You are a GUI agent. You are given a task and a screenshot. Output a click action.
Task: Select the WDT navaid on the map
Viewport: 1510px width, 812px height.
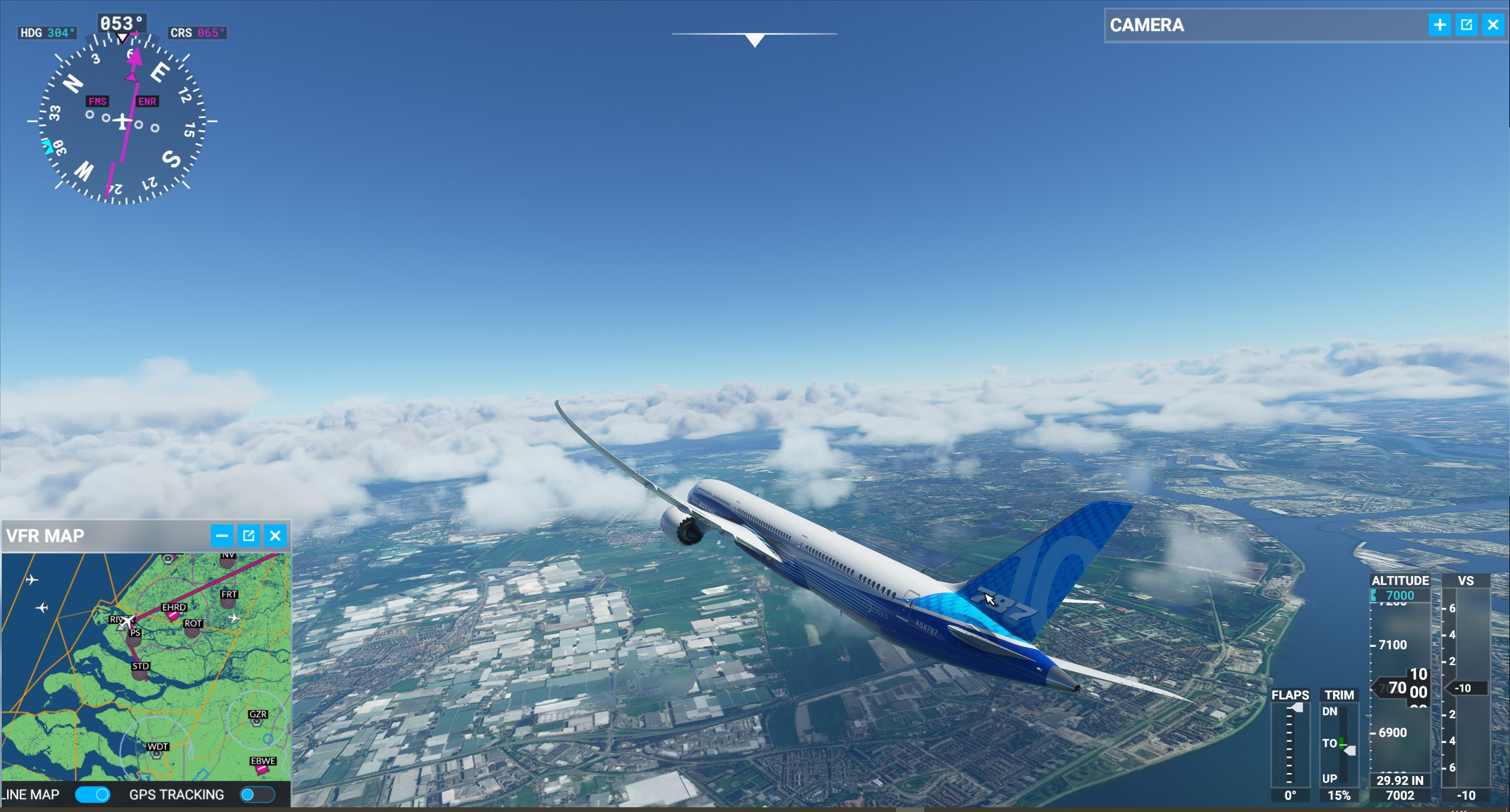(x=157, y=753)
